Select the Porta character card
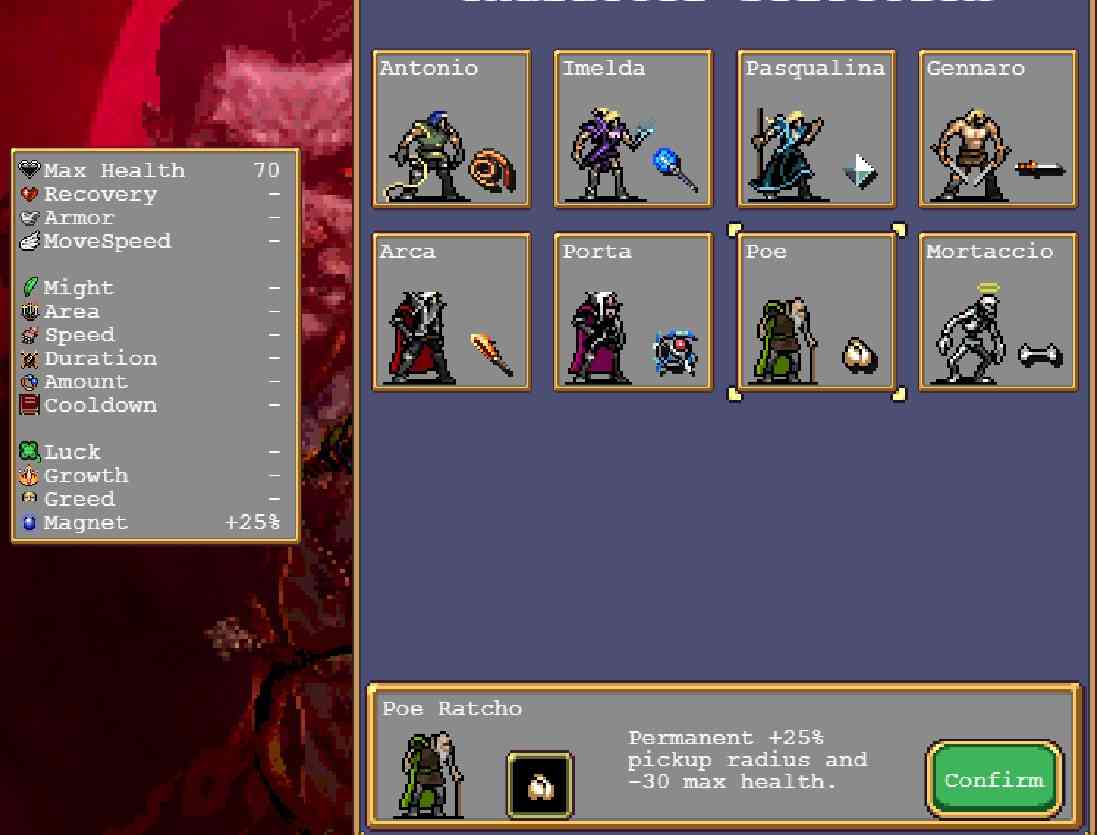 633,312
